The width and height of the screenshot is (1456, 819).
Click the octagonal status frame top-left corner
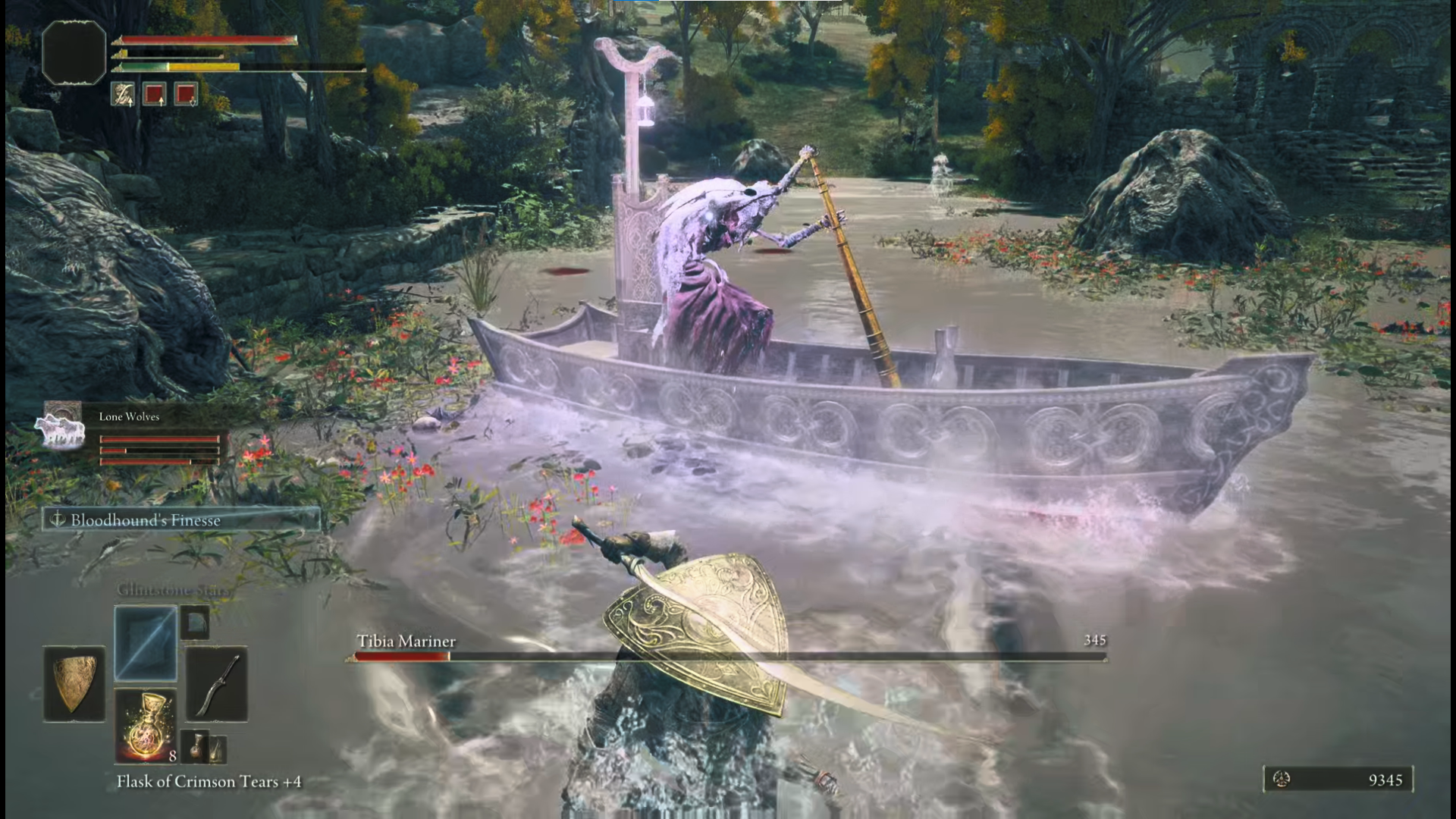click(x=74, y=52)
